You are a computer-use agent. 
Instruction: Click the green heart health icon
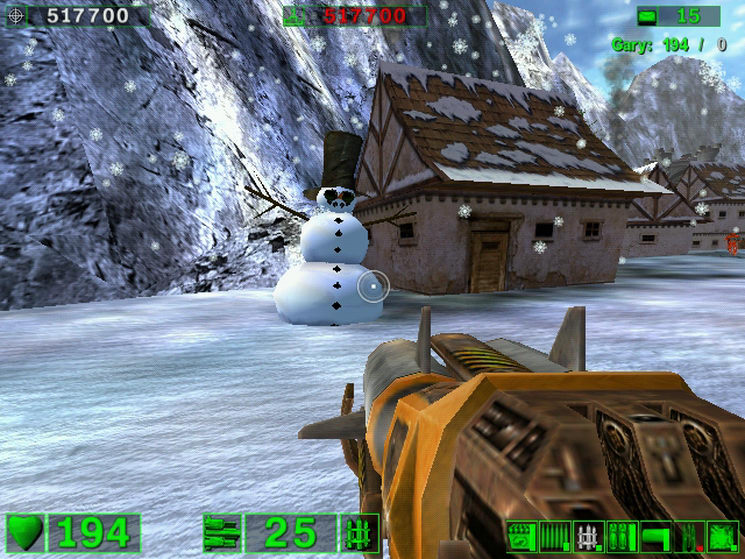pos(25,532)
